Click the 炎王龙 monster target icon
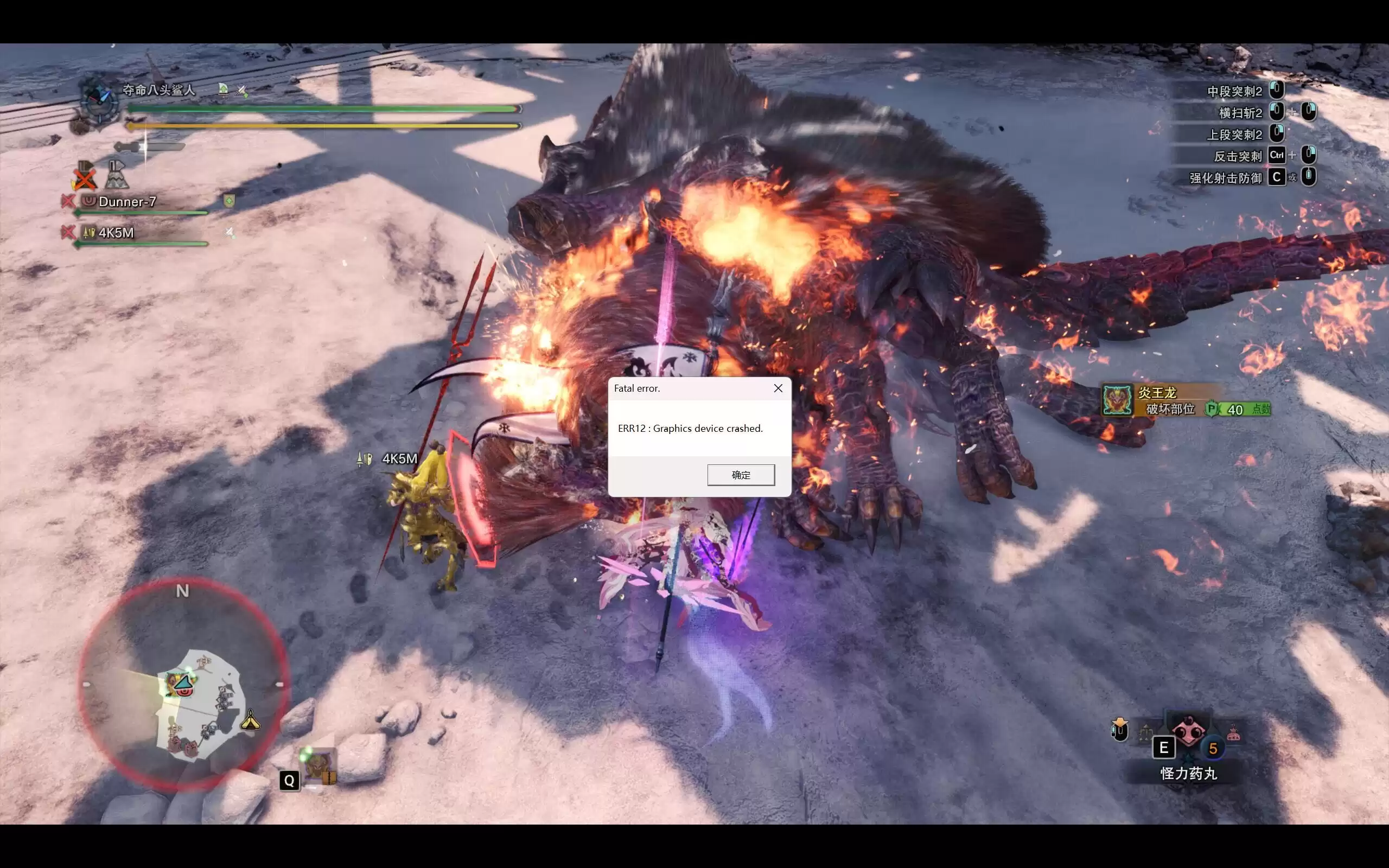Screen dimensions: 1389x868 (x=1117, y=400)
